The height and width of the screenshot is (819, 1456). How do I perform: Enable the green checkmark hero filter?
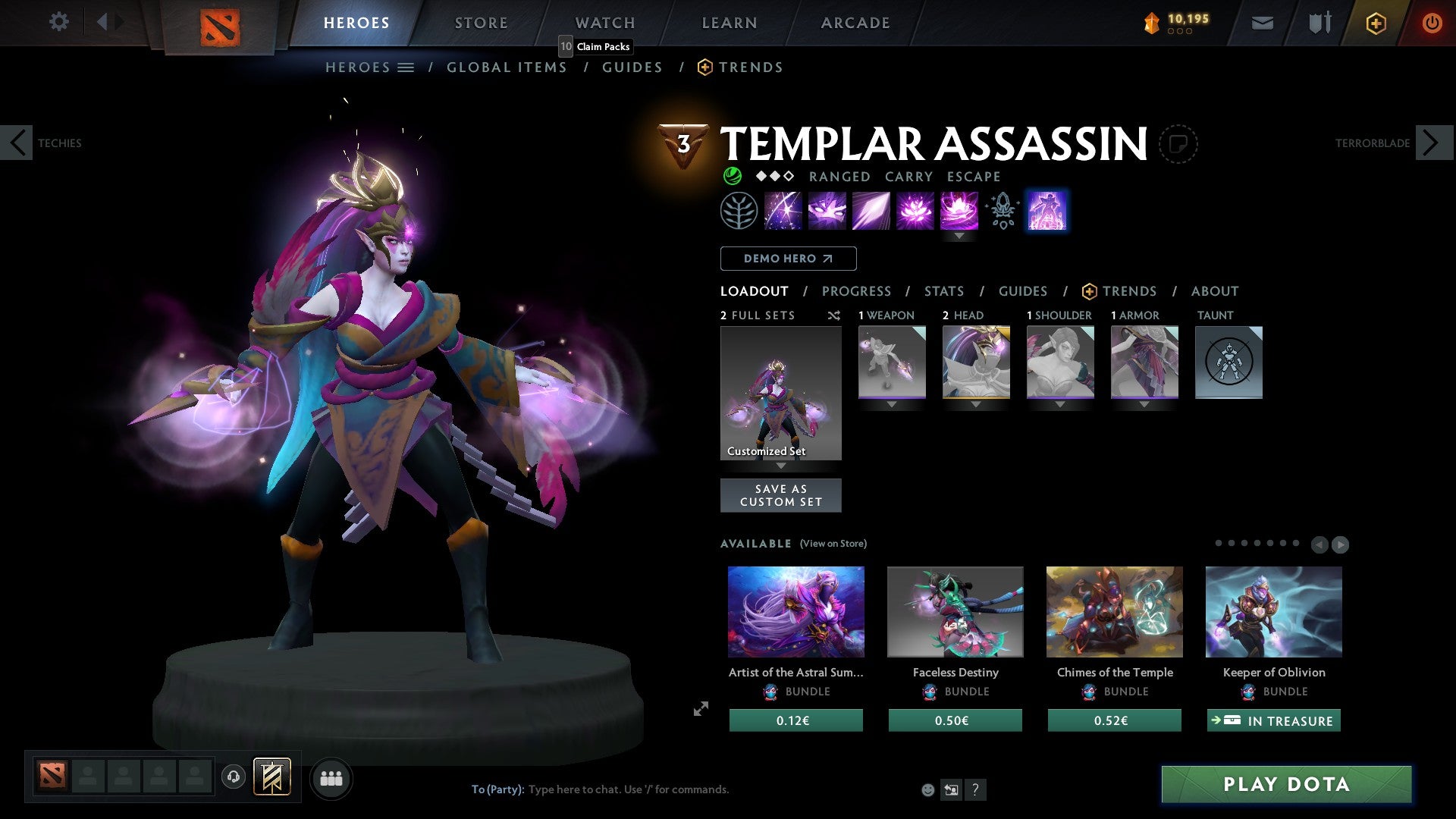coord(732,176)
